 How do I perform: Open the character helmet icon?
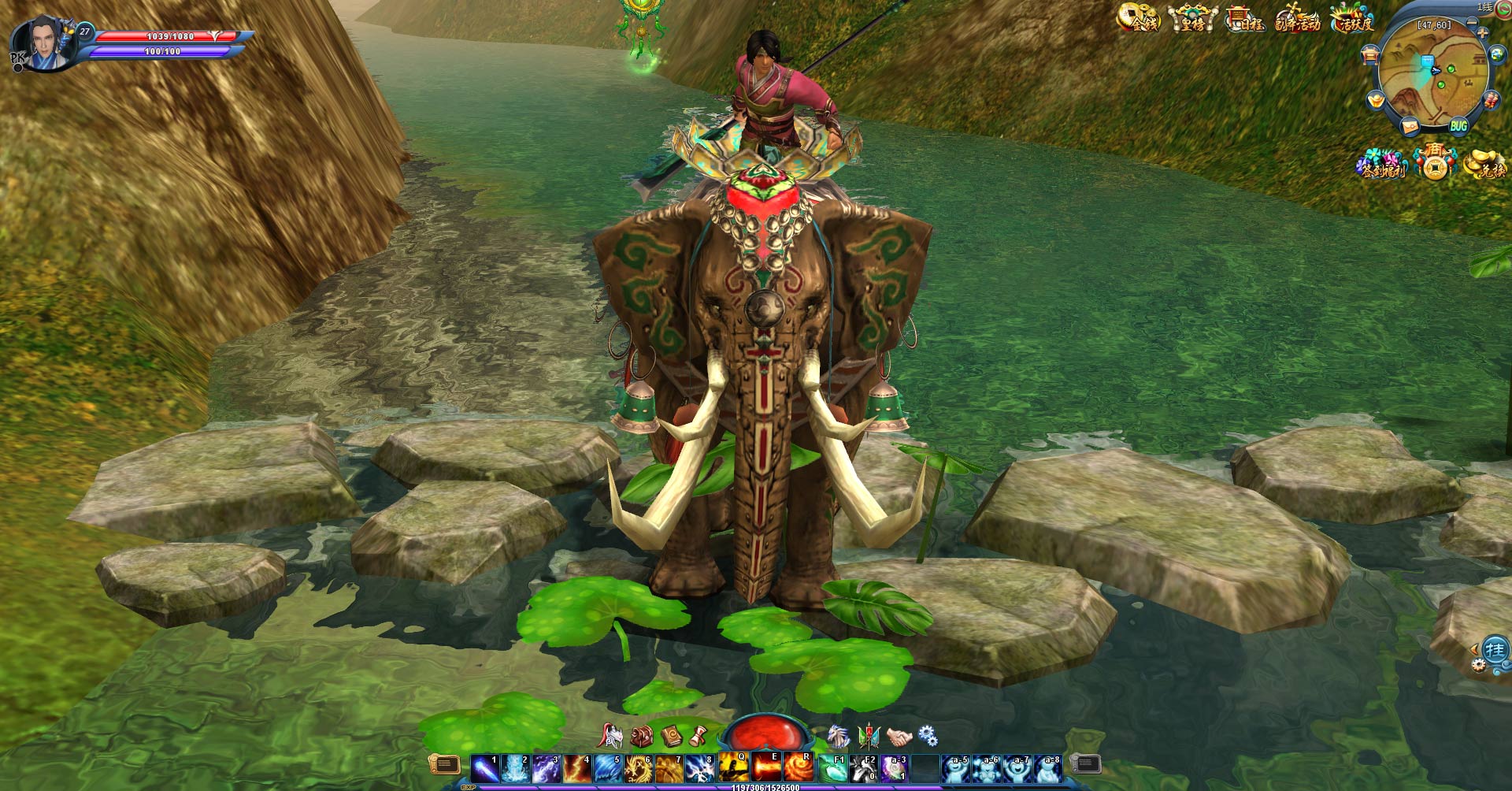[x=610, y=736]
